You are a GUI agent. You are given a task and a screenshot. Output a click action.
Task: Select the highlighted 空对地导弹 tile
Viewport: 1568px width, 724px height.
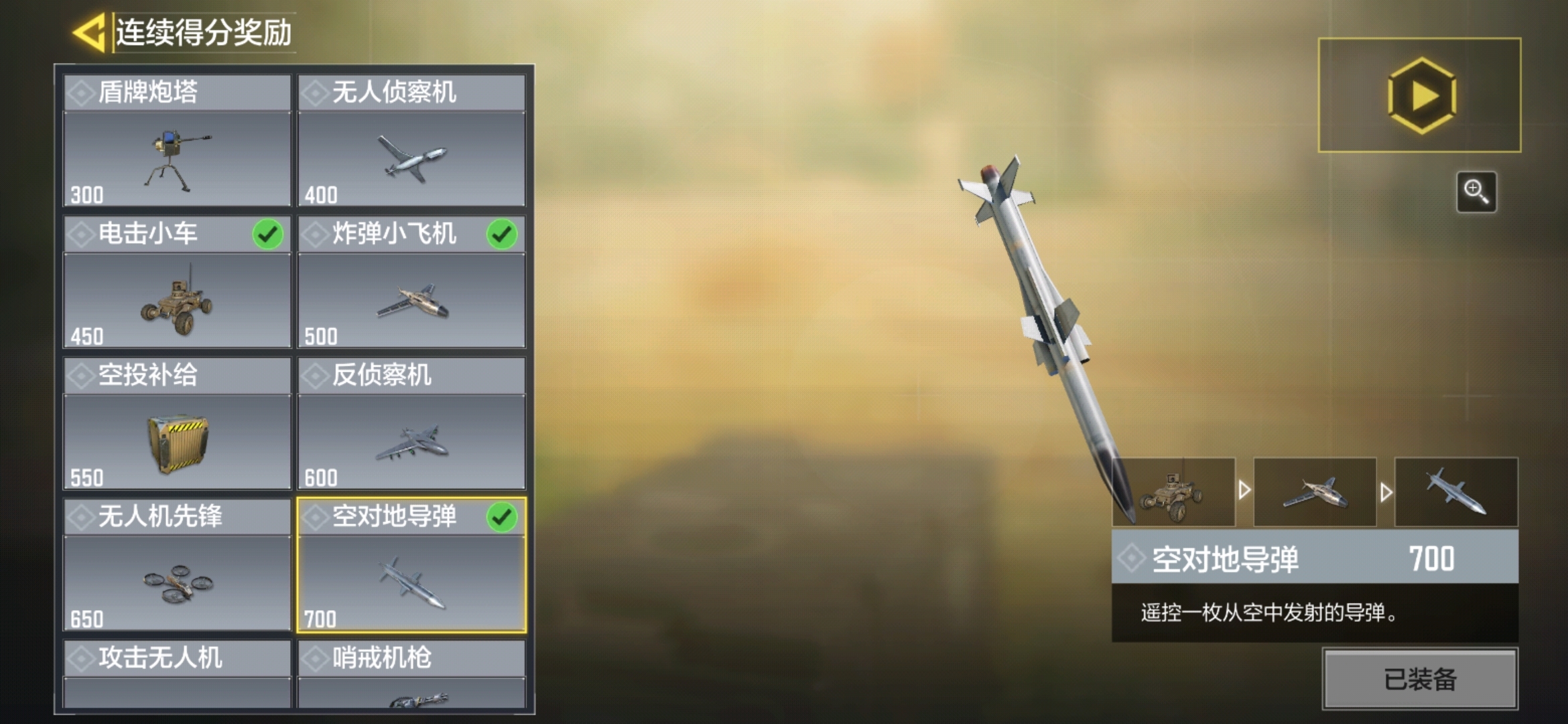coord(411,565)
